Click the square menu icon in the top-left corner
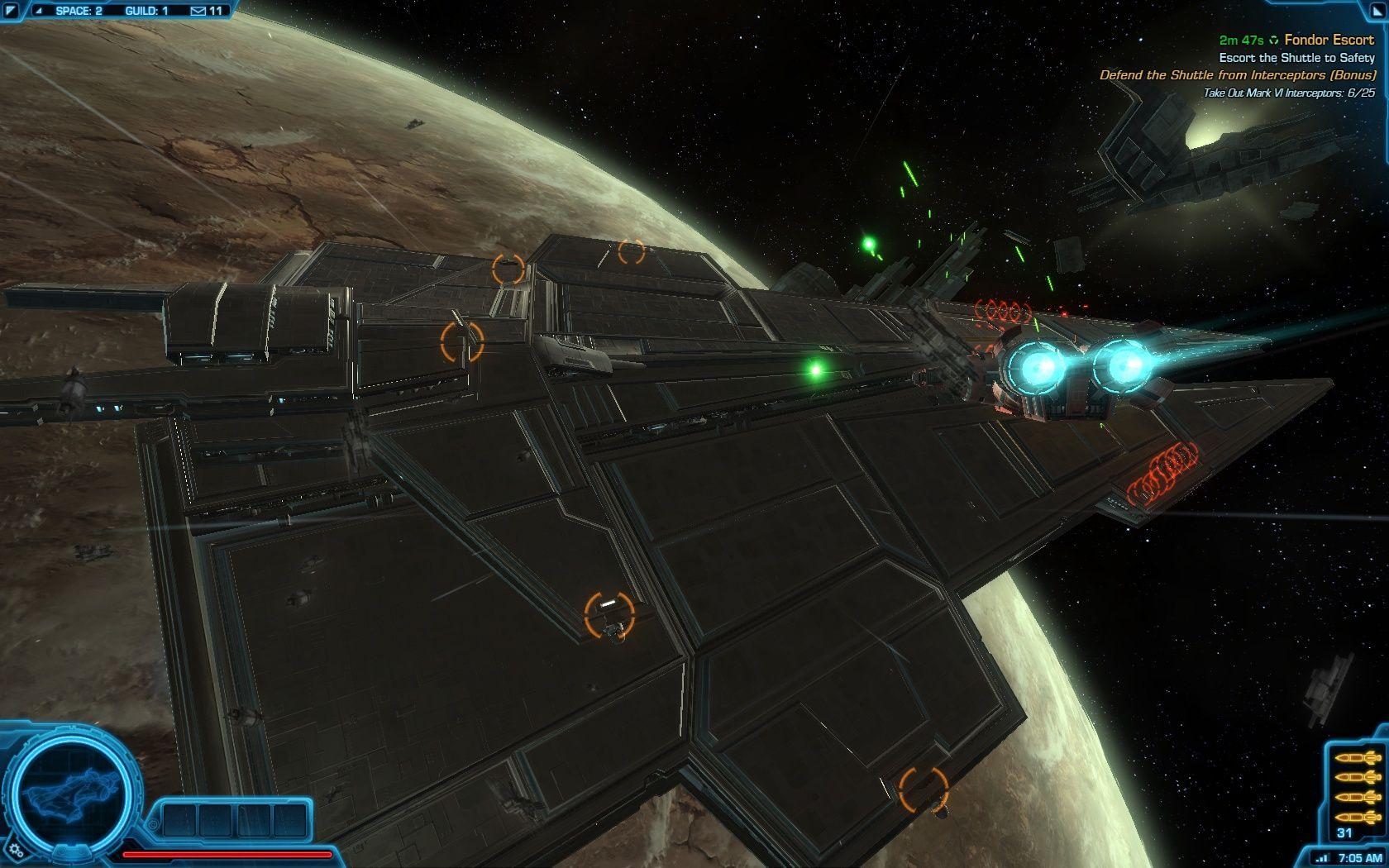The height and width of the screenshot is (868, 1389). point(11,11)
